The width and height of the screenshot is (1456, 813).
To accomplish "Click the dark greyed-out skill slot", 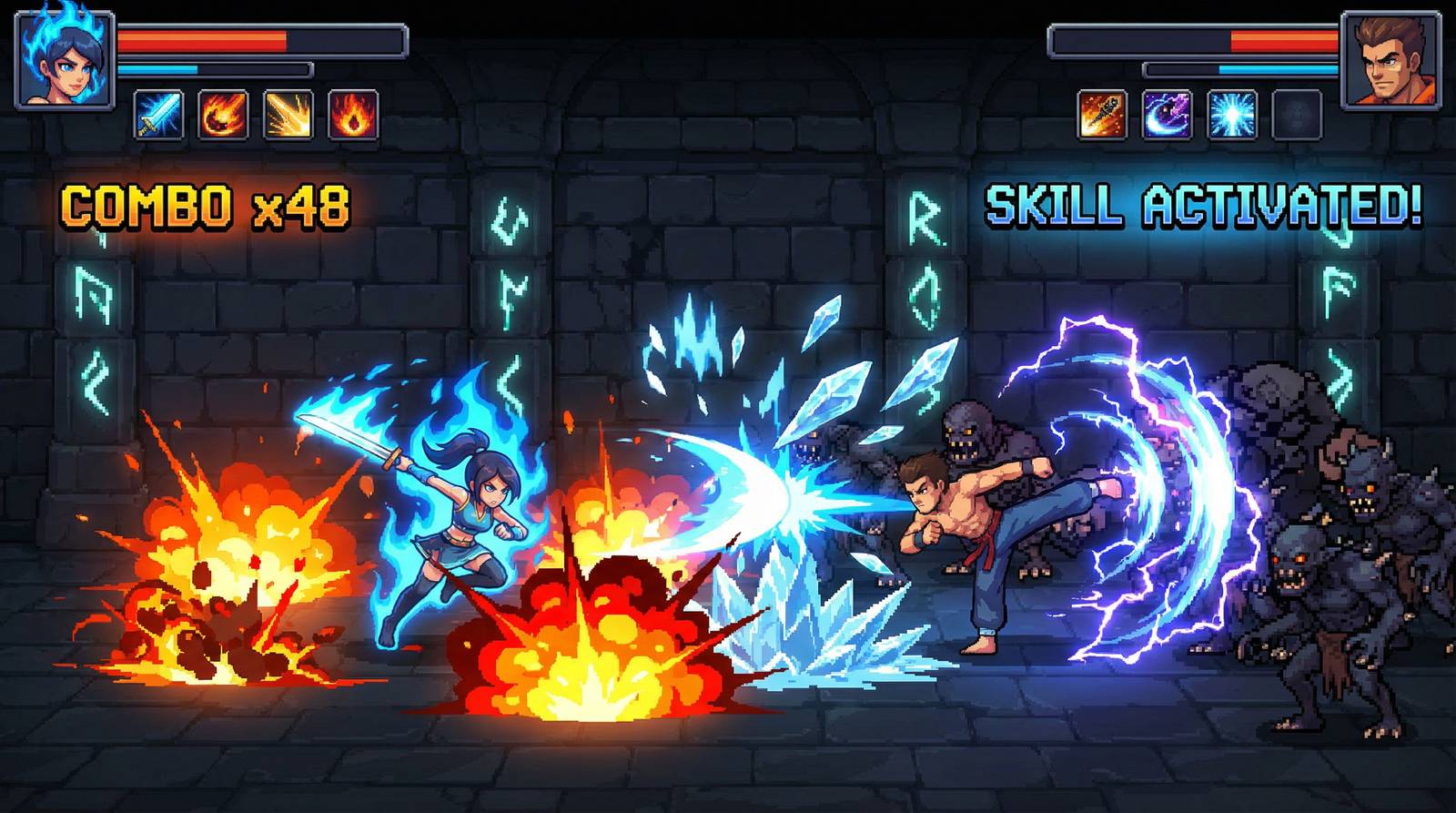I will (1297, 115).
